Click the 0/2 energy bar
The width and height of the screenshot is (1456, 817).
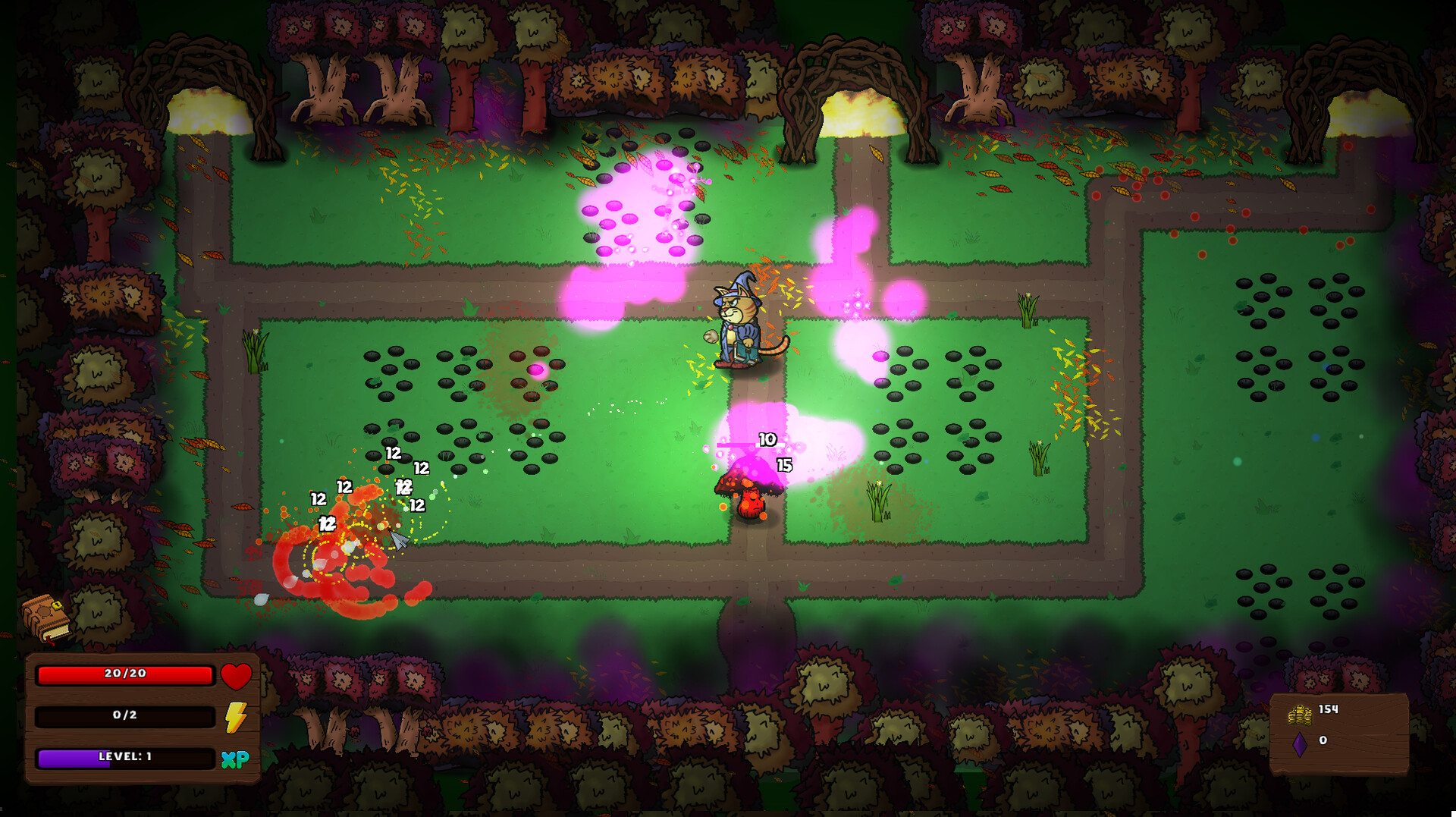tap(125, 715)
